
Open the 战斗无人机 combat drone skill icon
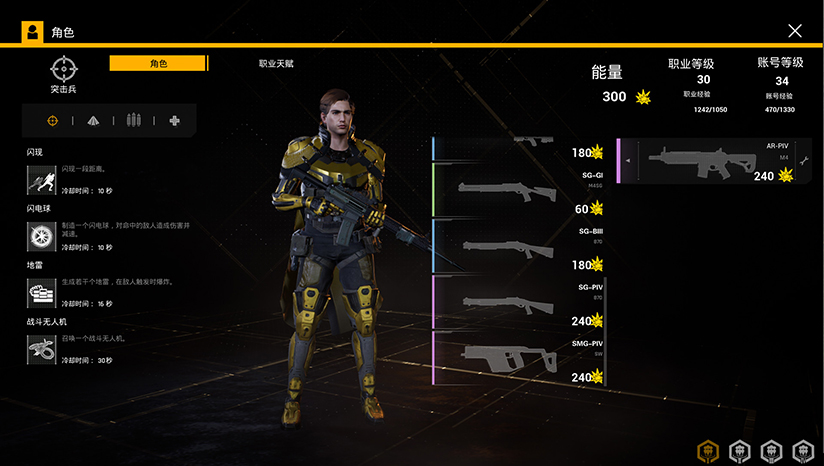(x=41, y=349)
